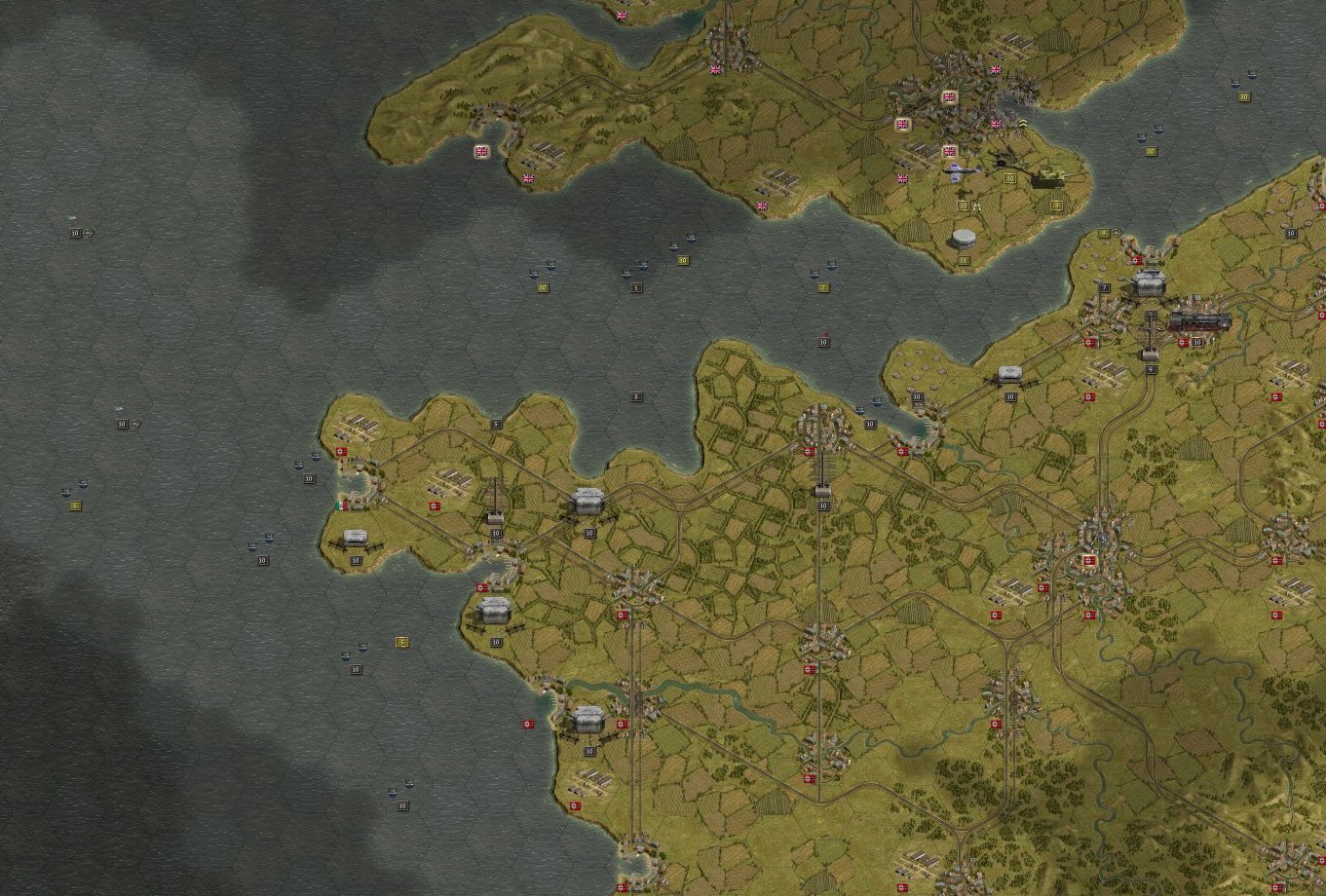Image resolution: width=1326 pixels, height=896 pixels.
Task: Click the German flag marker beside the locomotive
Action: point(1183,342)
